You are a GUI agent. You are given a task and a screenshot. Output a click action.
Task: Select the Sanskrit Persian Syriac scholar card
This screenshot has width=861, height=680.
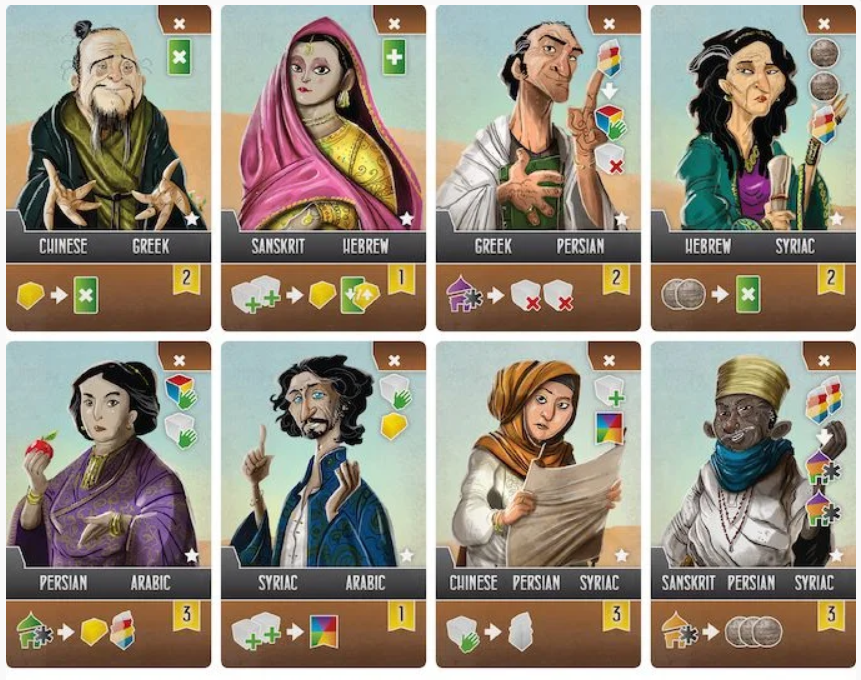click(753, 504)
